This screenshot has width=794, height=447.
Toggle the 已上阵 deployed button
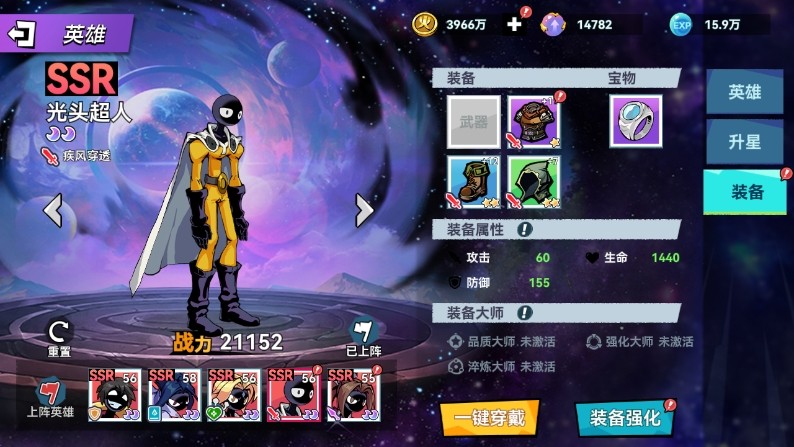click(361, 337)
